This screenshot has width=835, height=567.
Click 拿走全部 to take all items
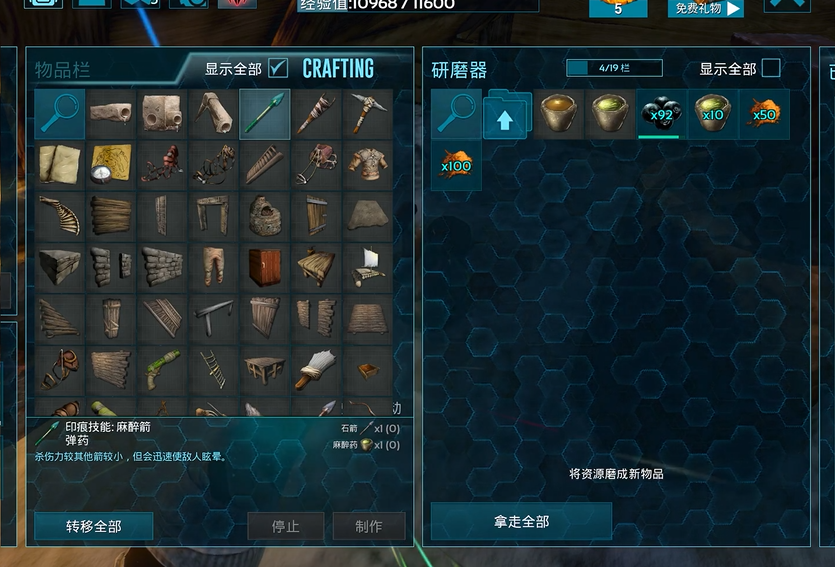[x=521, y=521]
